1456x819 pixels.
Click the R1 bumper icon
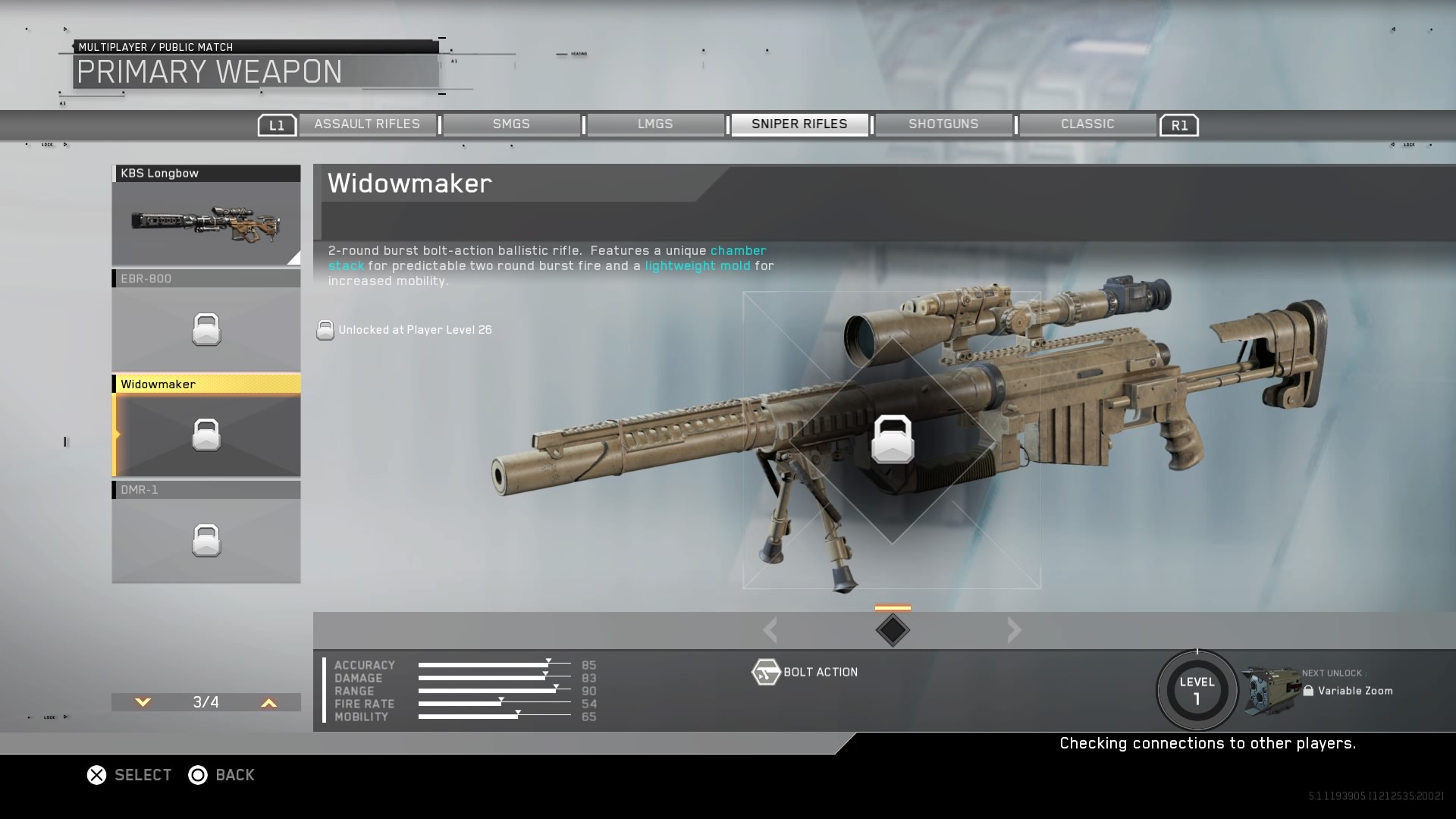coord(1179,124)
